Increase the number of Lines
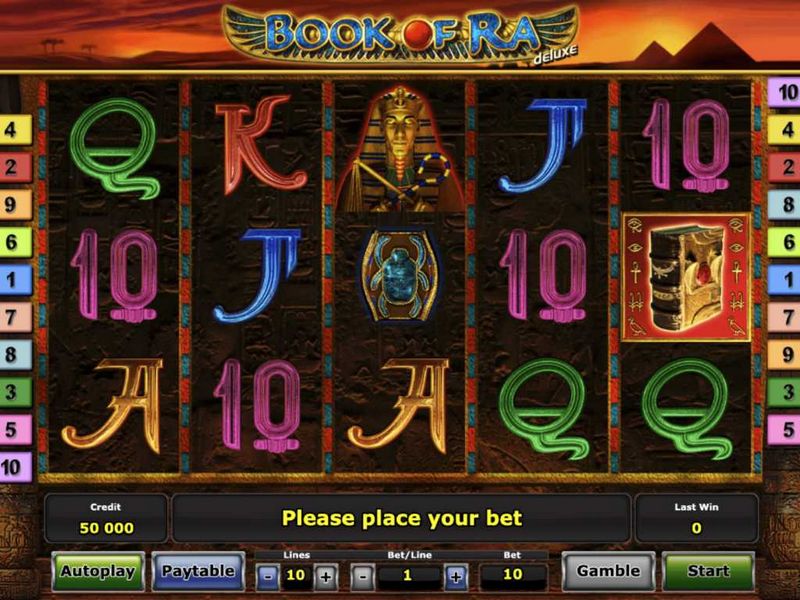This screenshot has height=600, width=800. click(x=325, y=576)
